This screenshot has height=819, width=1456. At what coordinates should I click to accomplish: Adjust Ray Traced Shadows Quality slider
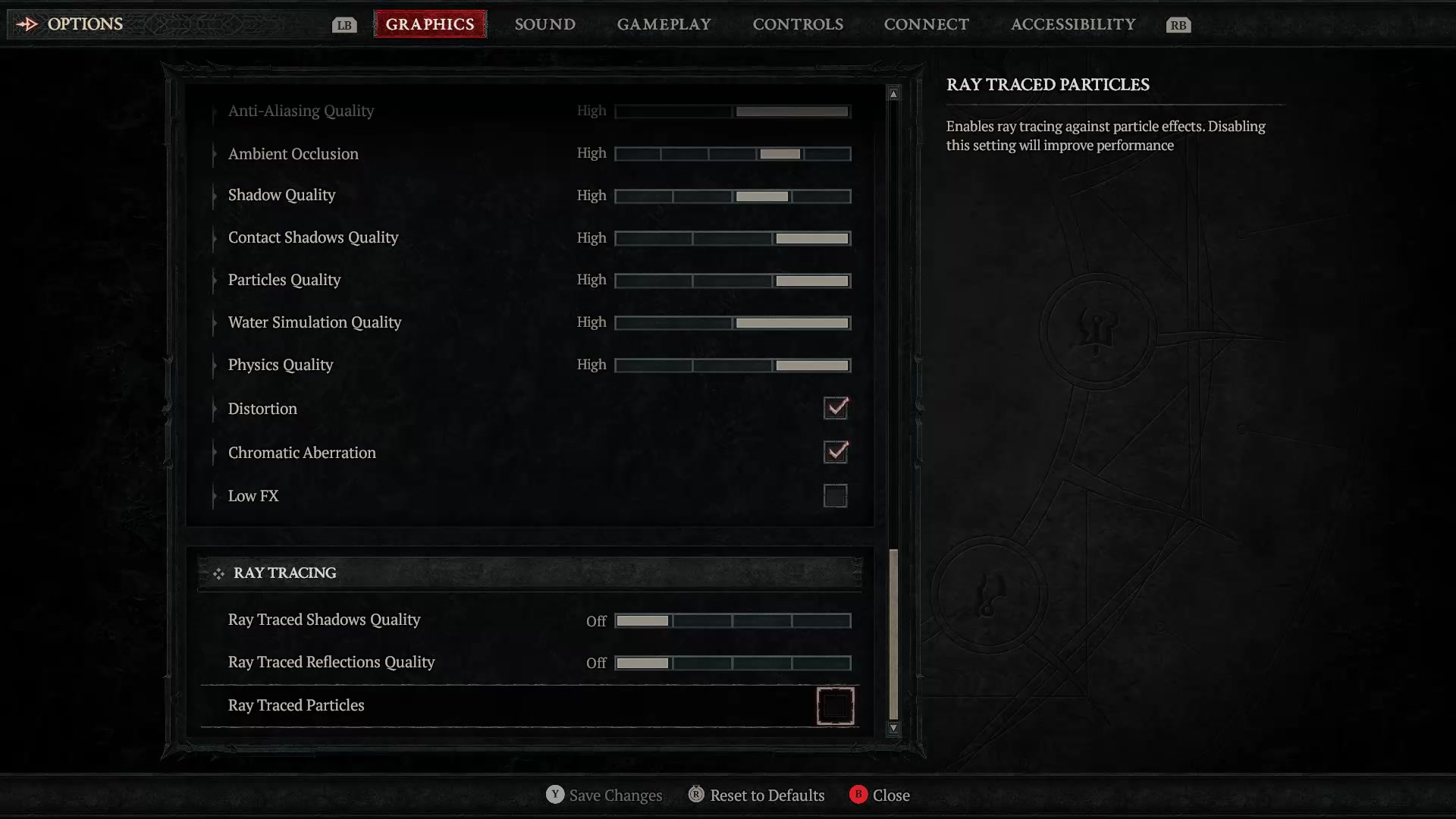(733, 621)
